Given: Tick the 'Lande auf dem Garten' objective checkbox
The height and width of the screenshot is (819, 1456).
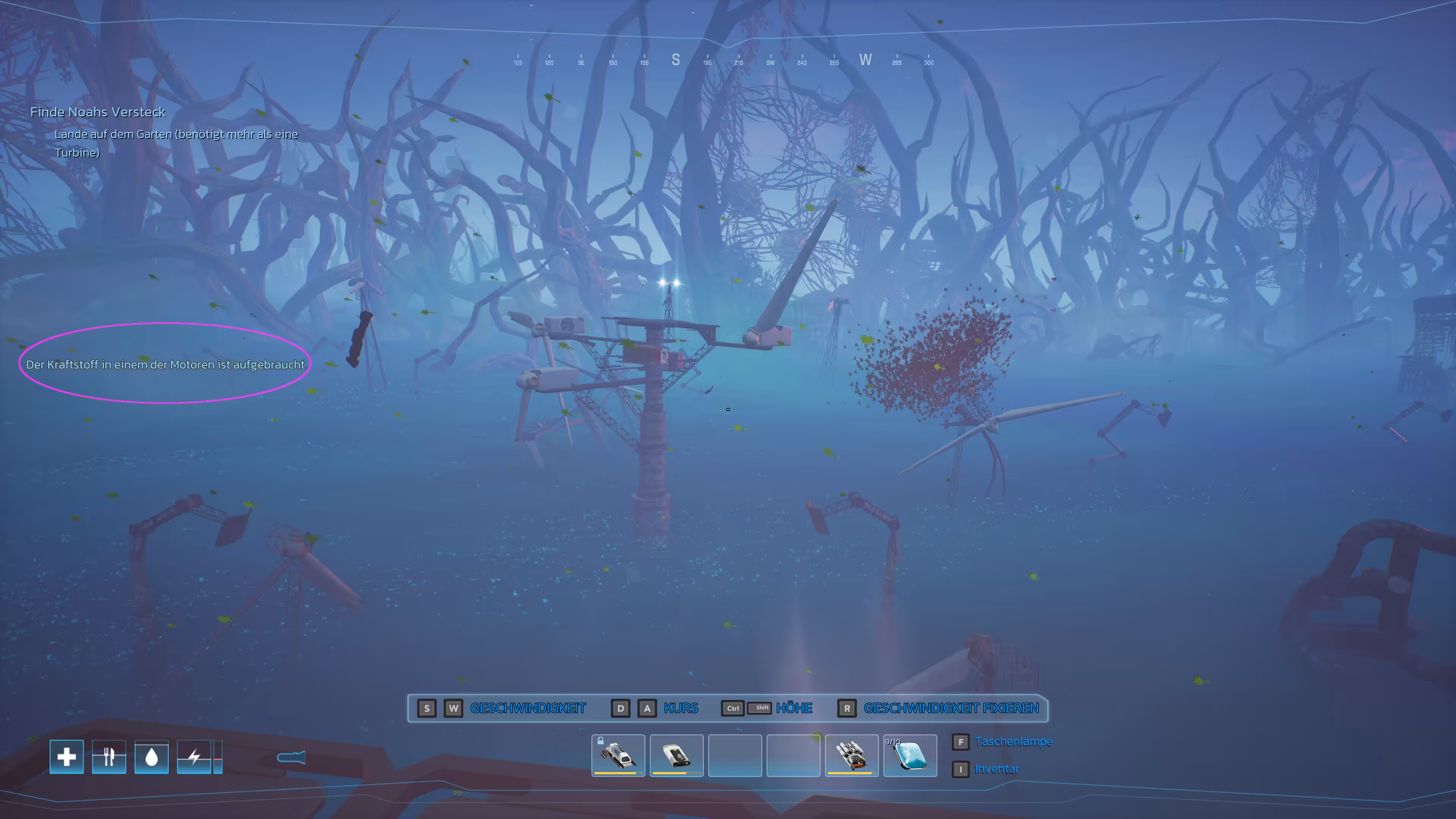Looking at the screenshot, I should pyautogui.click(x=39, y=144).
